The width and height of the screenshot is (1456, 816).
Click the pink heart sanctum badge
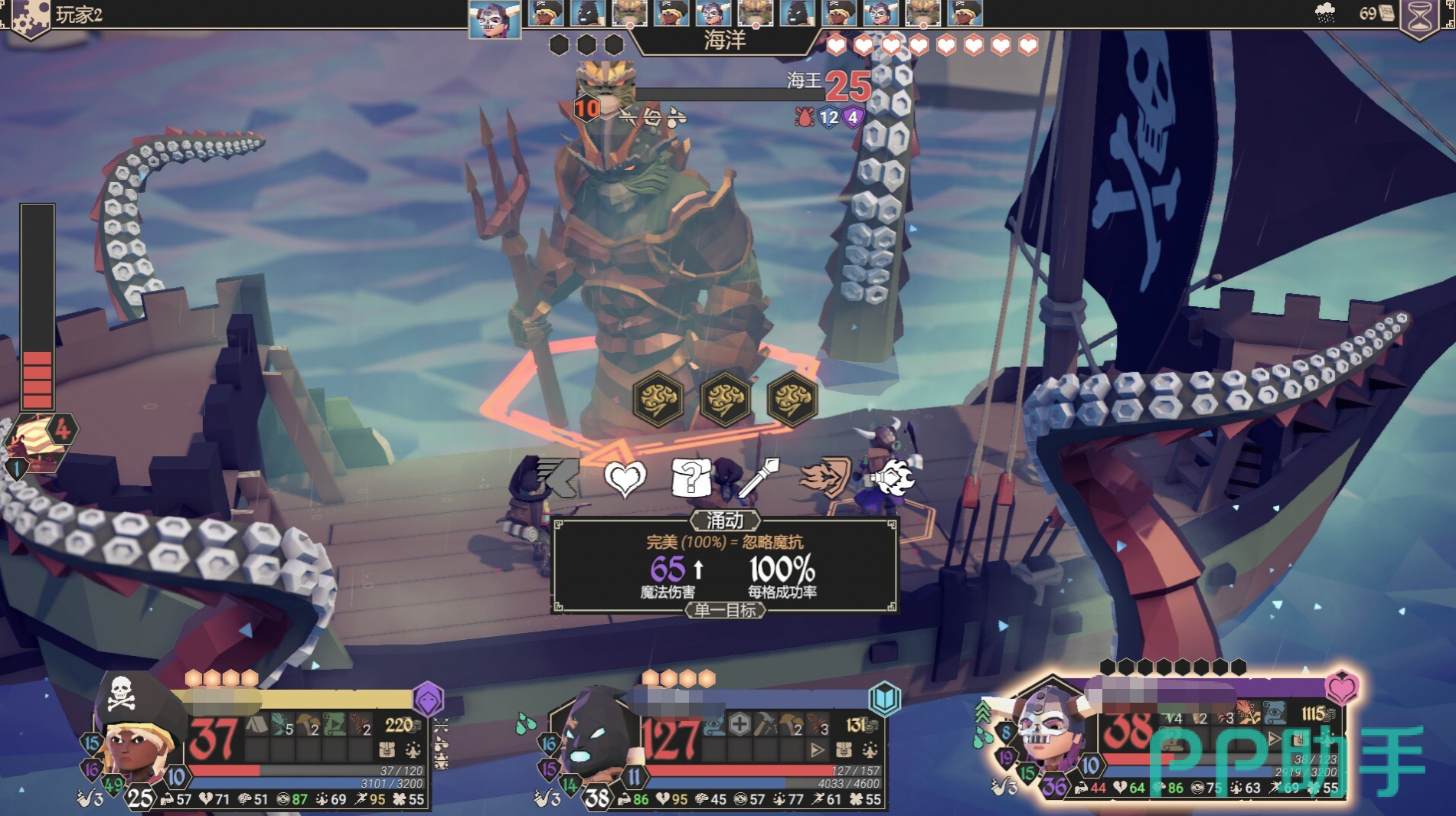[x=1341, y=687]
